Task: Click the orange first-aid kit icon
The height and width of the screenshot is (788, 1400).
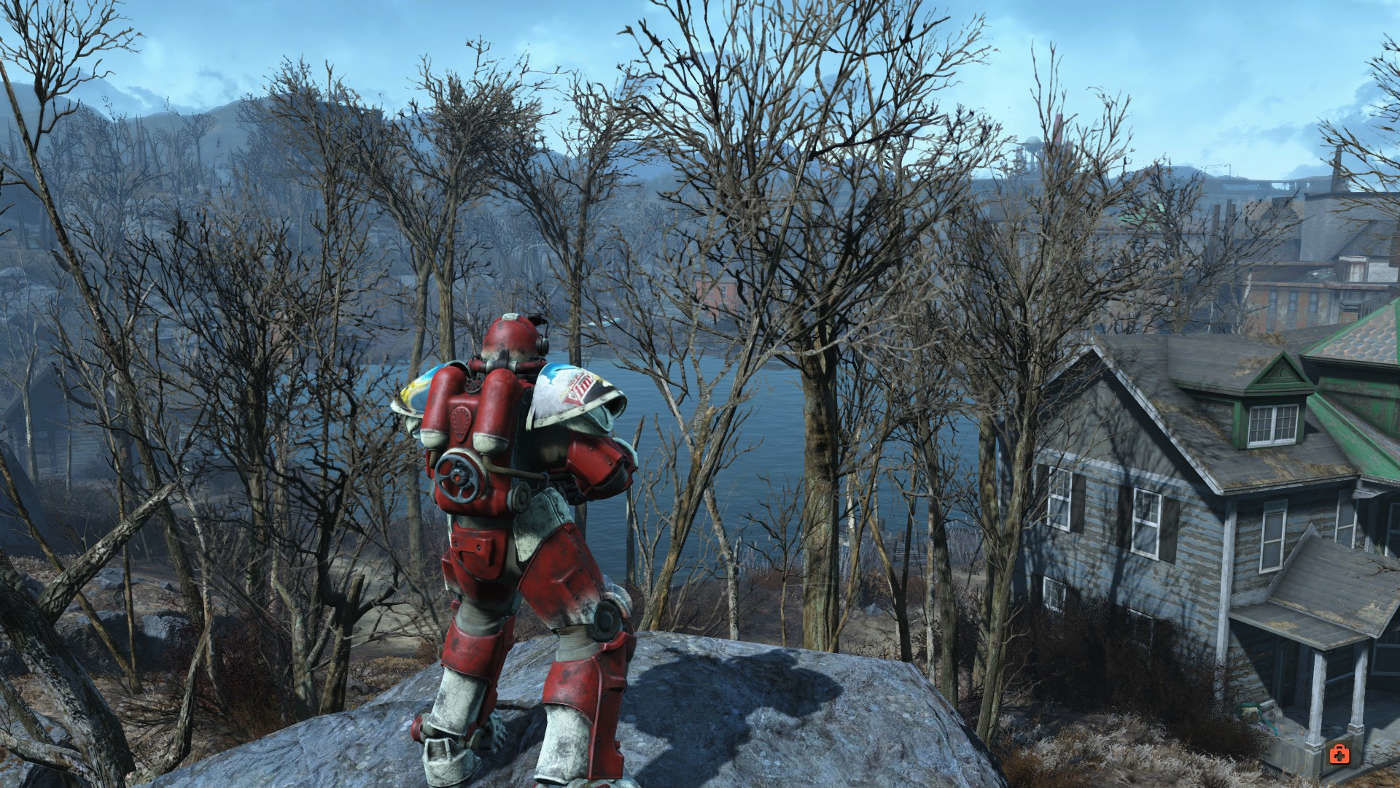Action: click(x=1339, y=754)
